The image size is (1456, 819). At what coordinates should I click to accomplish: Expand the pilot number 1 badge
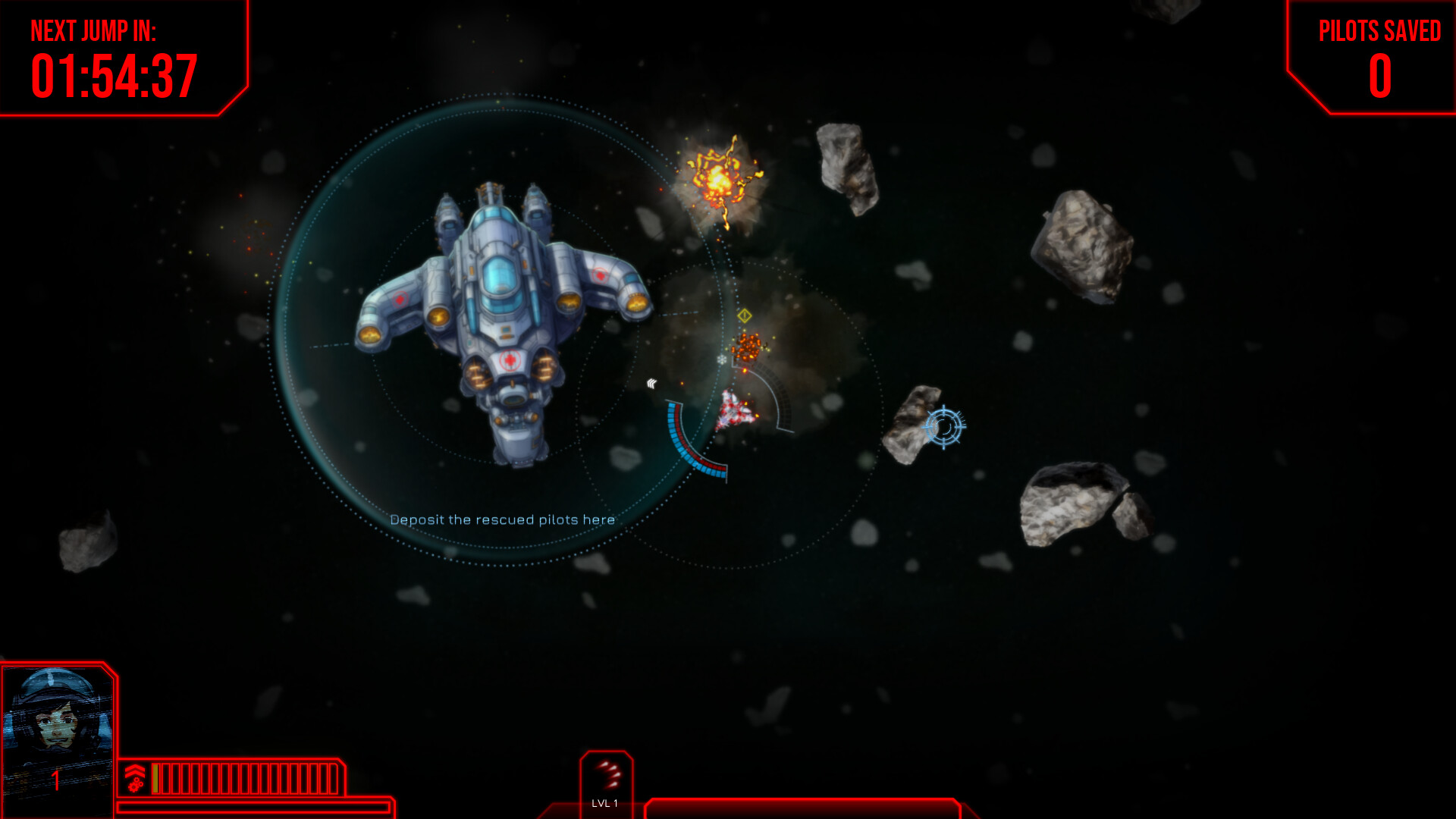(x=56, y=779)
